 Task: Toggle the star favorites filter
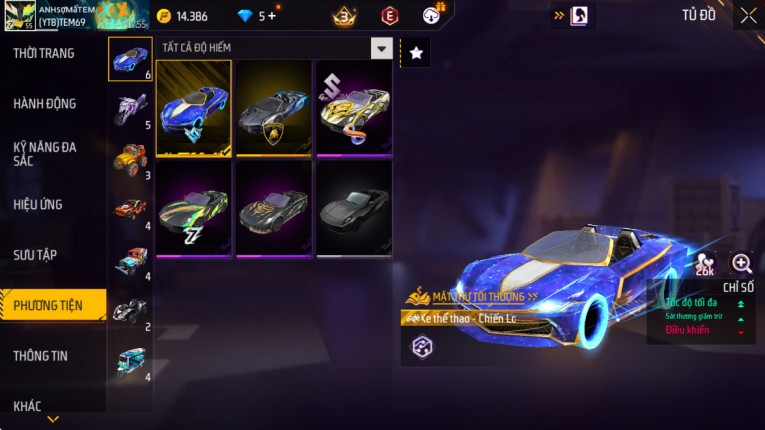pyautogui.click(x=416, y=52)
